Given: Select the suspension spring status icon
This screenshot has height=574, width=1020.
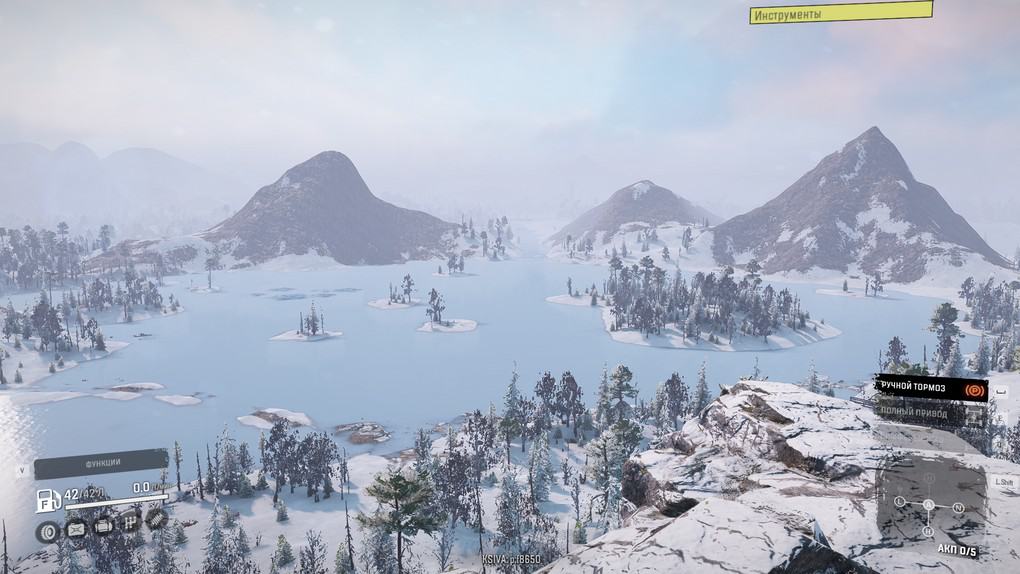Looking at the screenshot, I should pyautogui.click(x=156, y=517).
